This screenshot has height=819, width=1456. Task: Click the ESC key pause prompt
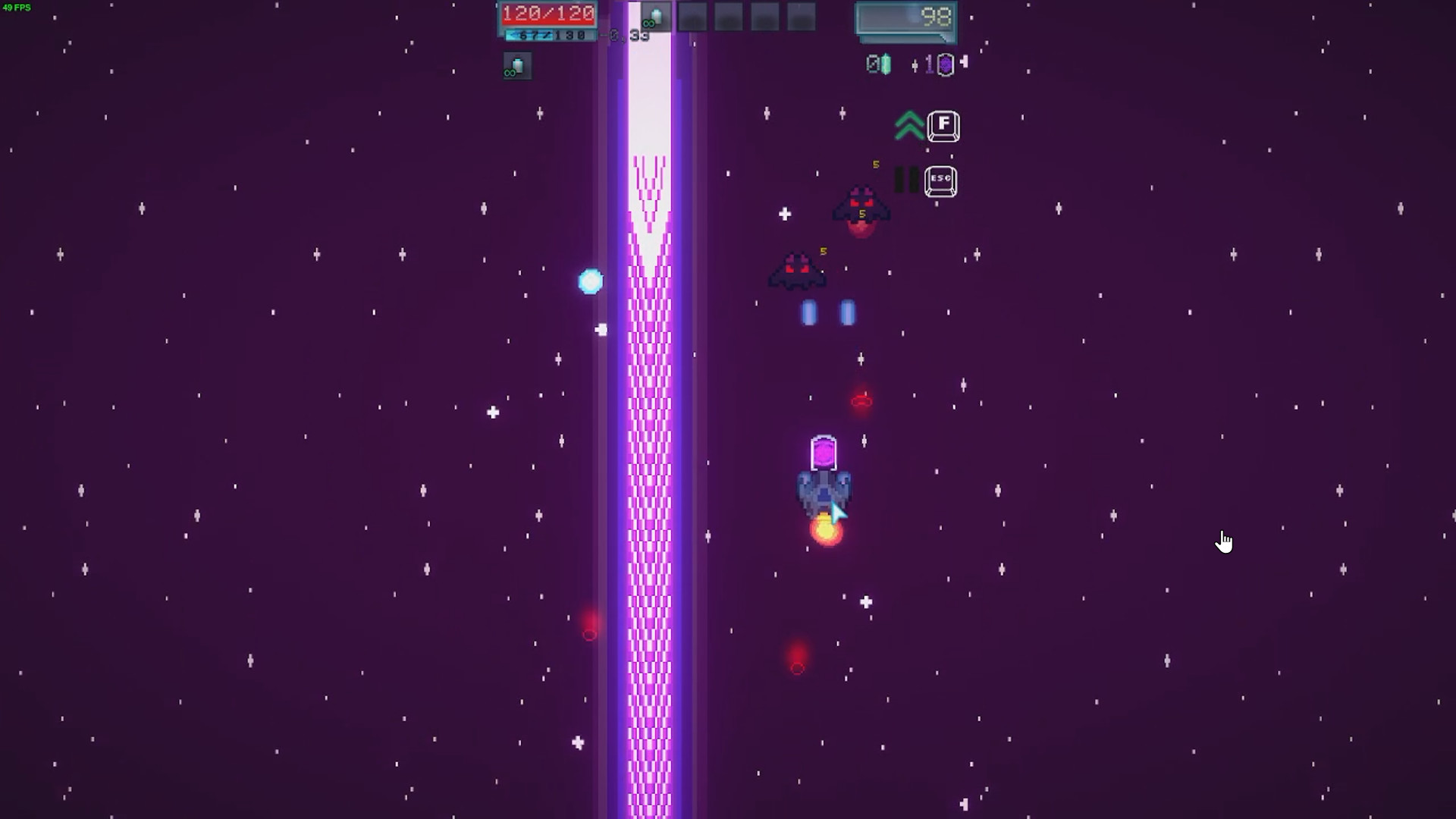[x=943, y=181]
